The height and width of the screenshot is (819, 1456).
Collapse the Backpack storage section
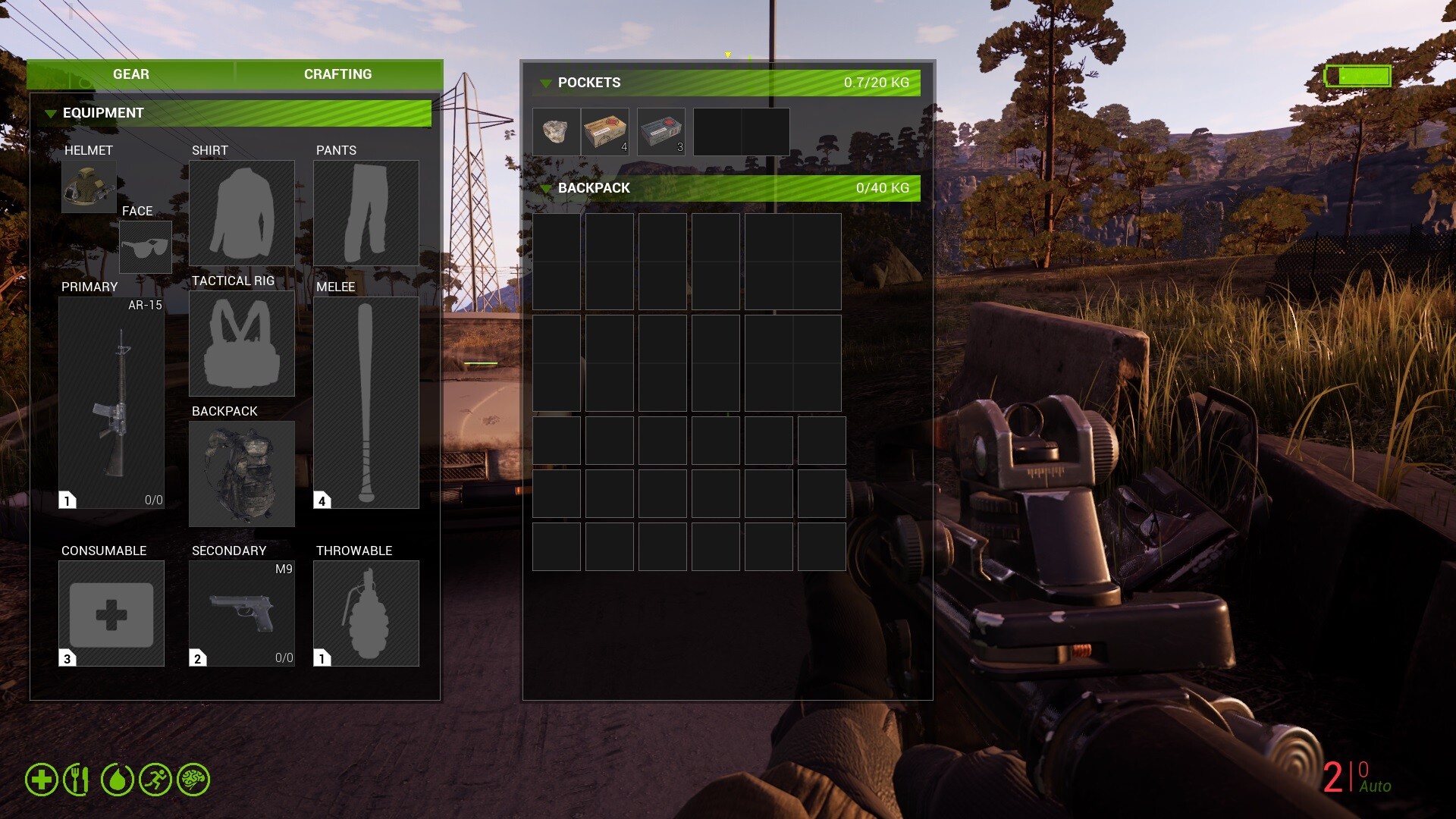coord(545,189)
